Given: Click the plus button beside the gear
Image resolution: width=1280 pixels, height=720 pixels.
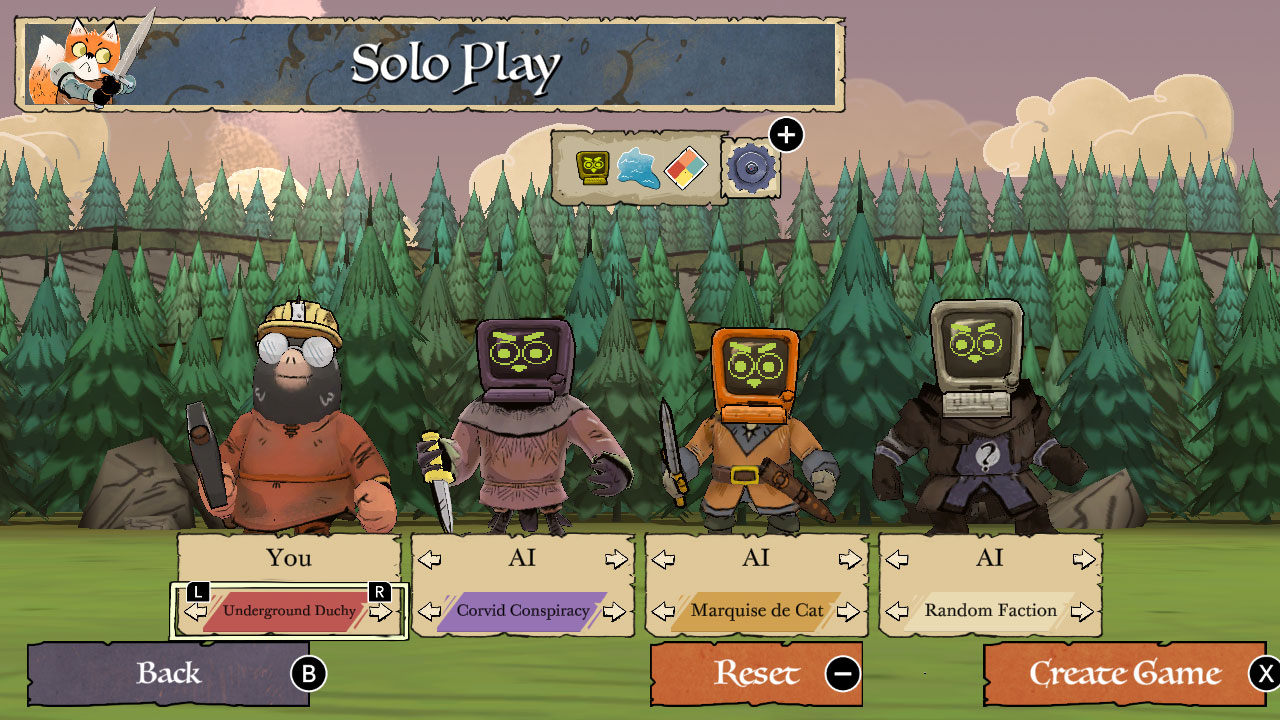Looking at the screenshot, I should [784, 134].
